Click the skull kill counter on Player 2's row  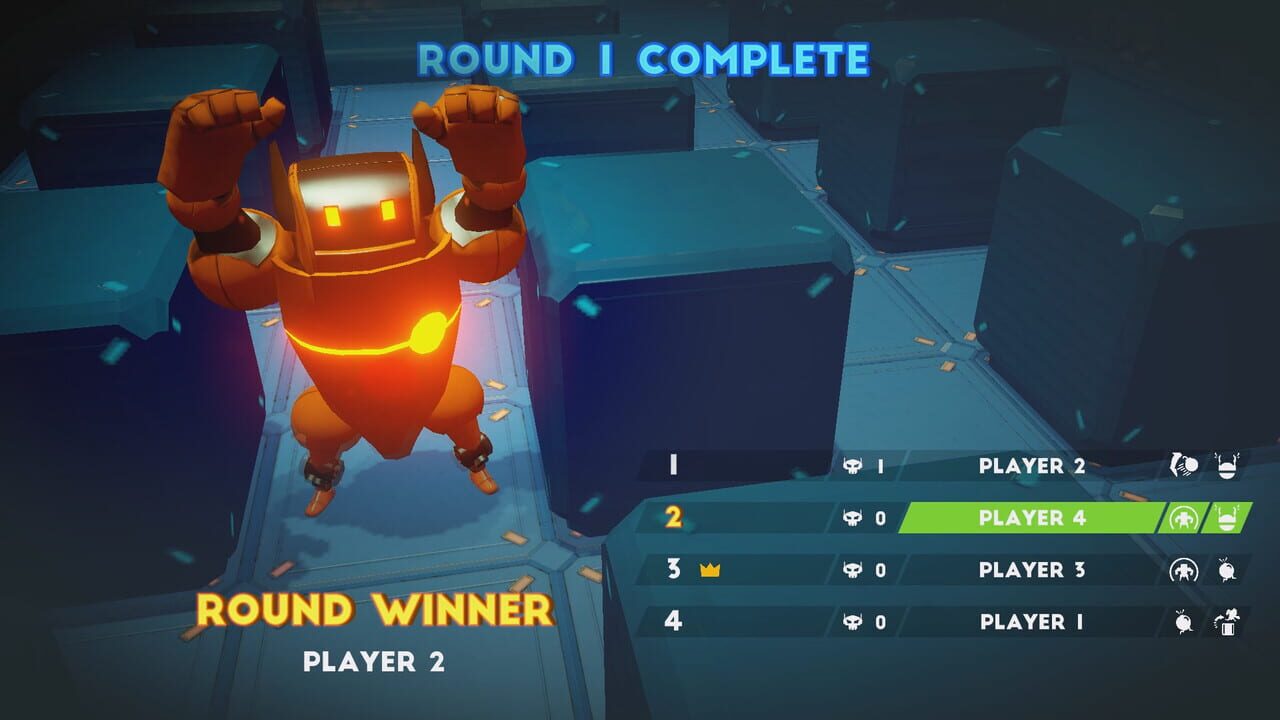[860, 463]
